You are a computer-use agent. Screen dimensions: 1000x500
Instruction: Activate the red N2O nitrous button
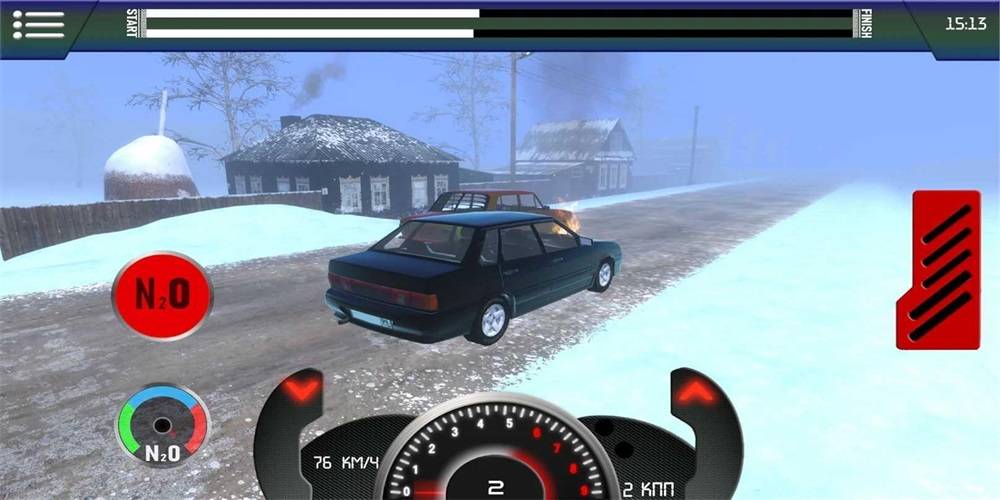pos(162,296)
